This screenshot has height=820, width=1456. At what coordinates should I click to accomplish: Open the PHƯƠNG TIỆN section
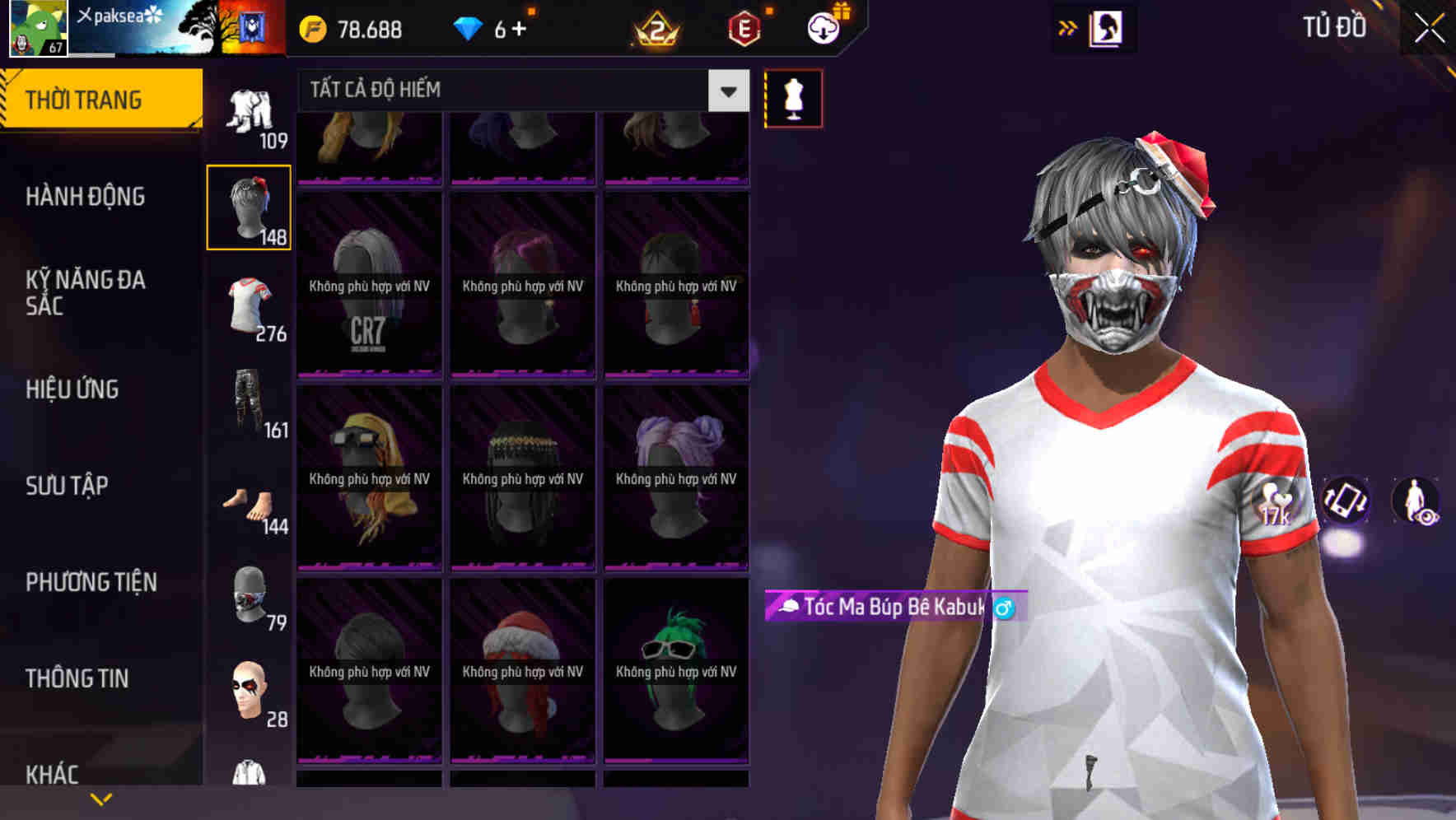pyautogui.click(x=91, y=581)
